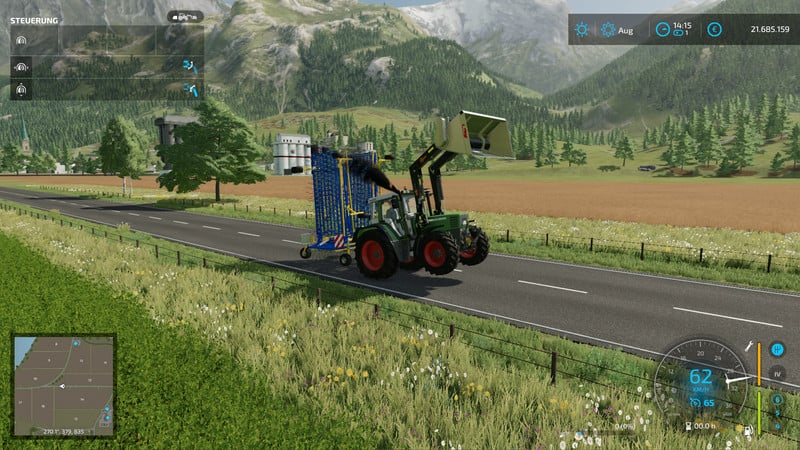Select the August season icon
Screen dimensions: 800x450
[x=608, y=30]
